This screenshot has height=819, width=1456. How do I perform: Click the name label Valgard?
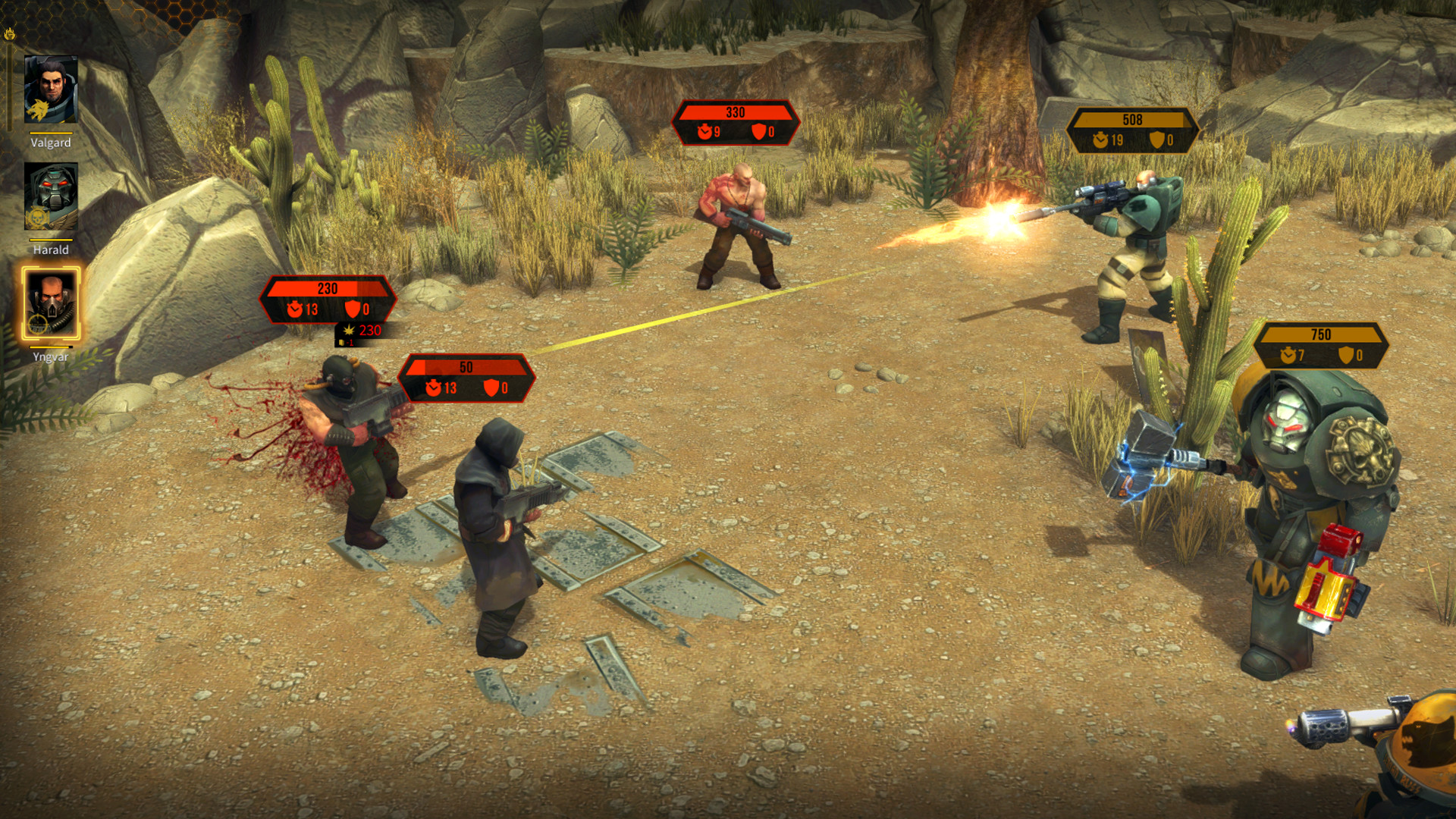[x=49, y=142]
